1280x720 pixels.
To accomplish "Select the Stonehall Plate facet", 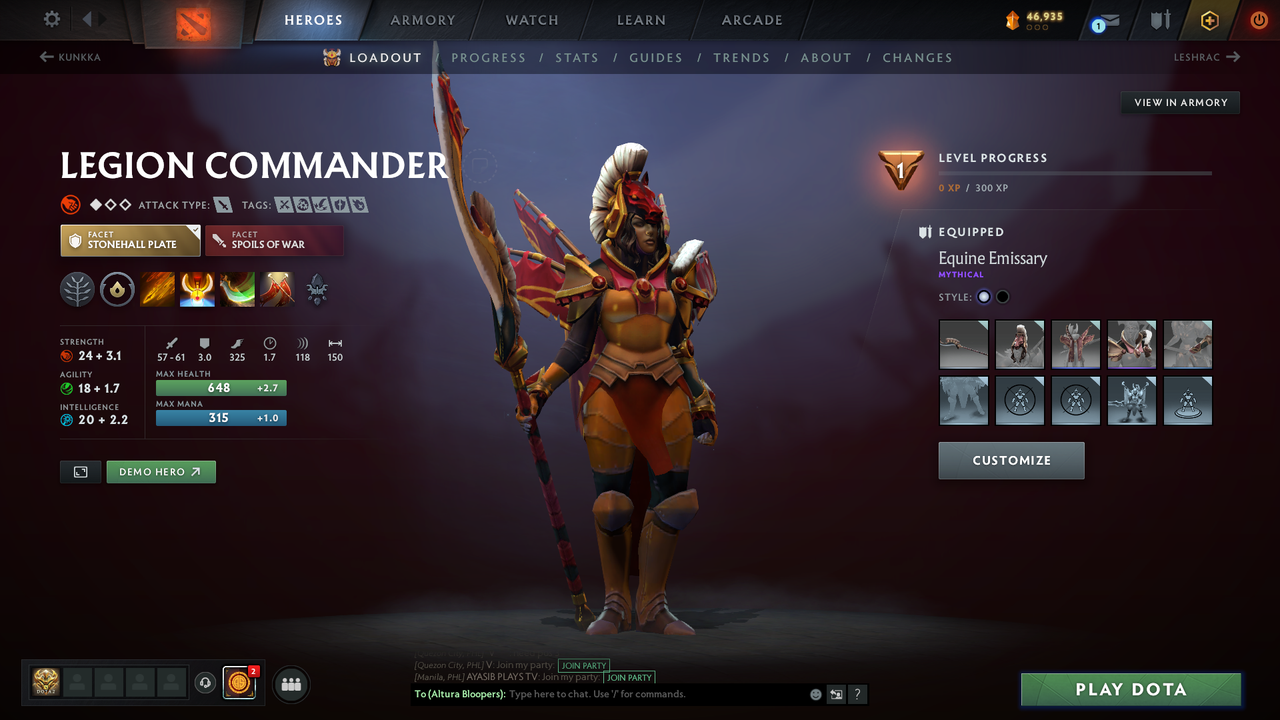I will pyautogui.click(x=130, y=240).
